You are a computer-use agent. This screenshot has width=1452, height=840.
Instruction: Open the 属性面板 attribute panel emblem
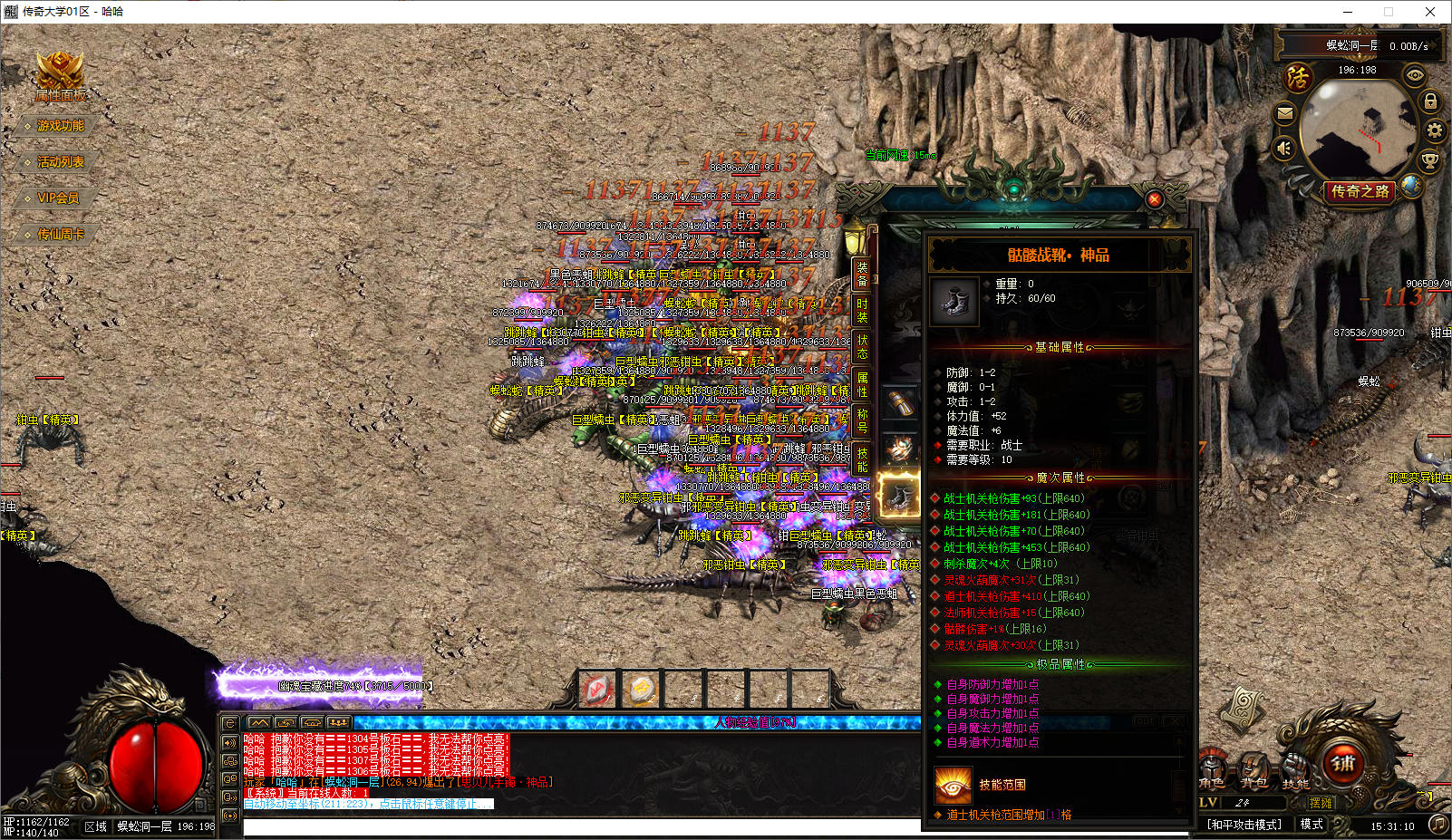60,76
